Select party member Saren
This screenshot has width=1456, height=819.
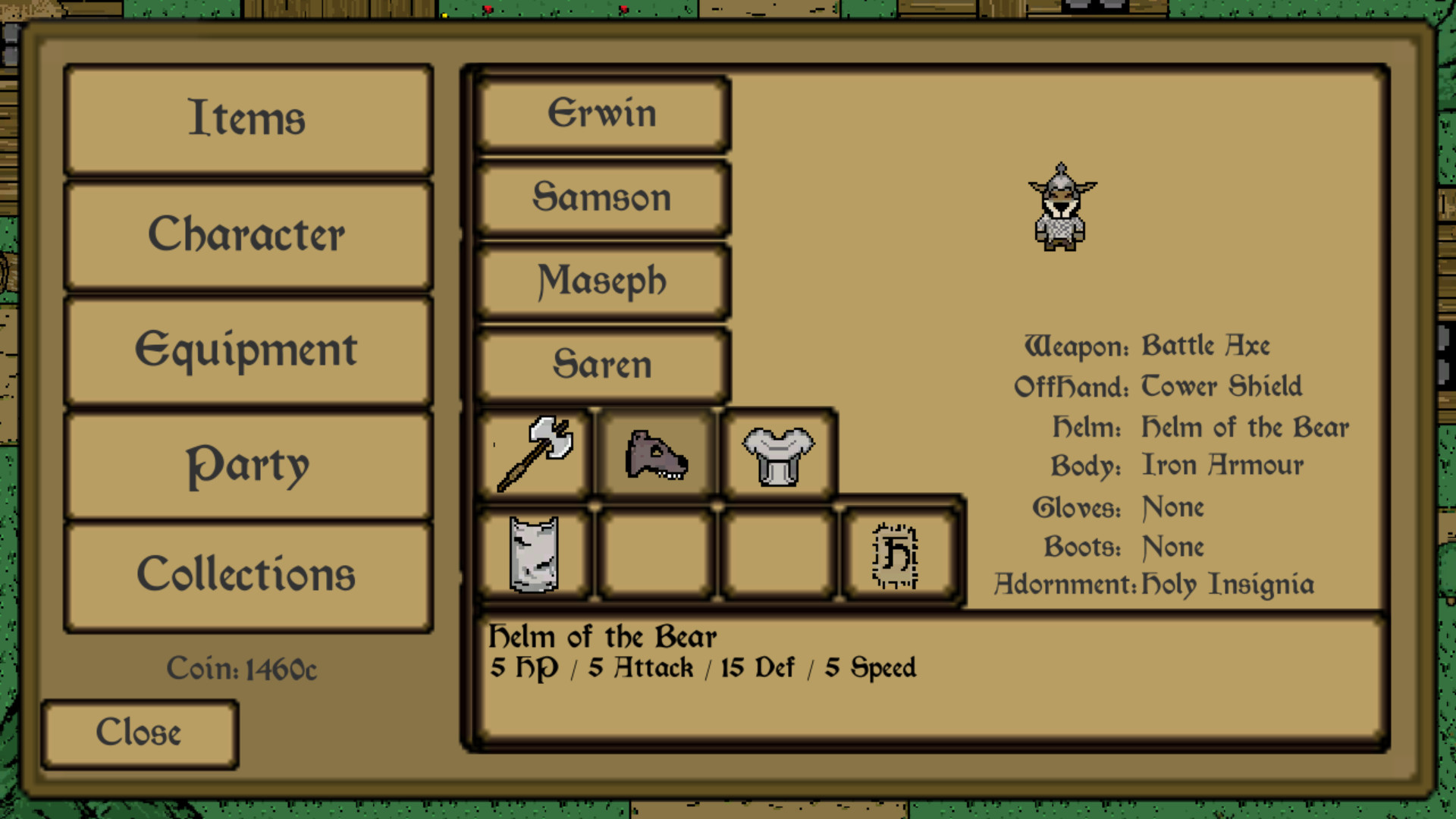[x=601, y=365]
